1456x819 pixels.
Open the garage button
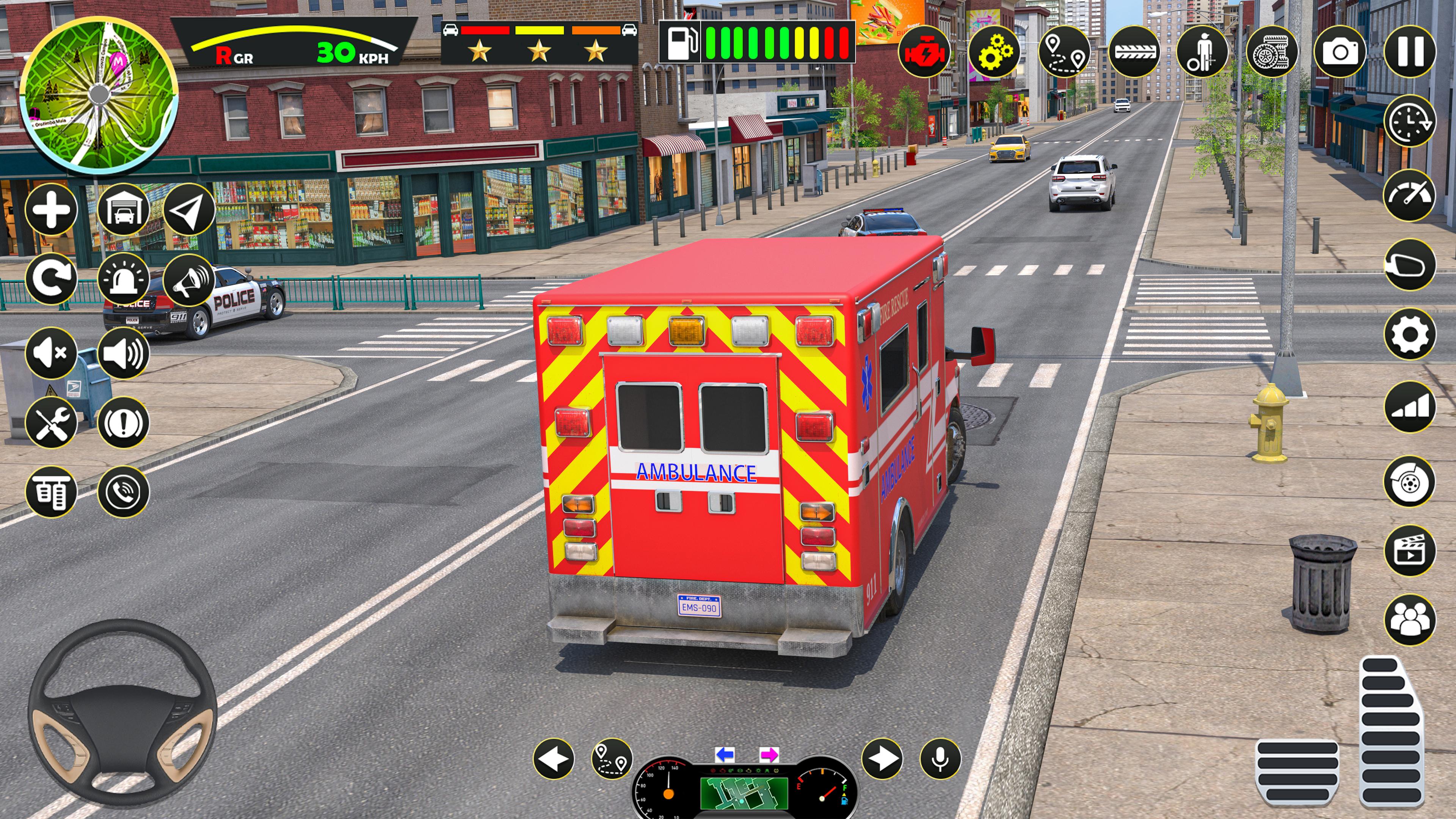123,210
